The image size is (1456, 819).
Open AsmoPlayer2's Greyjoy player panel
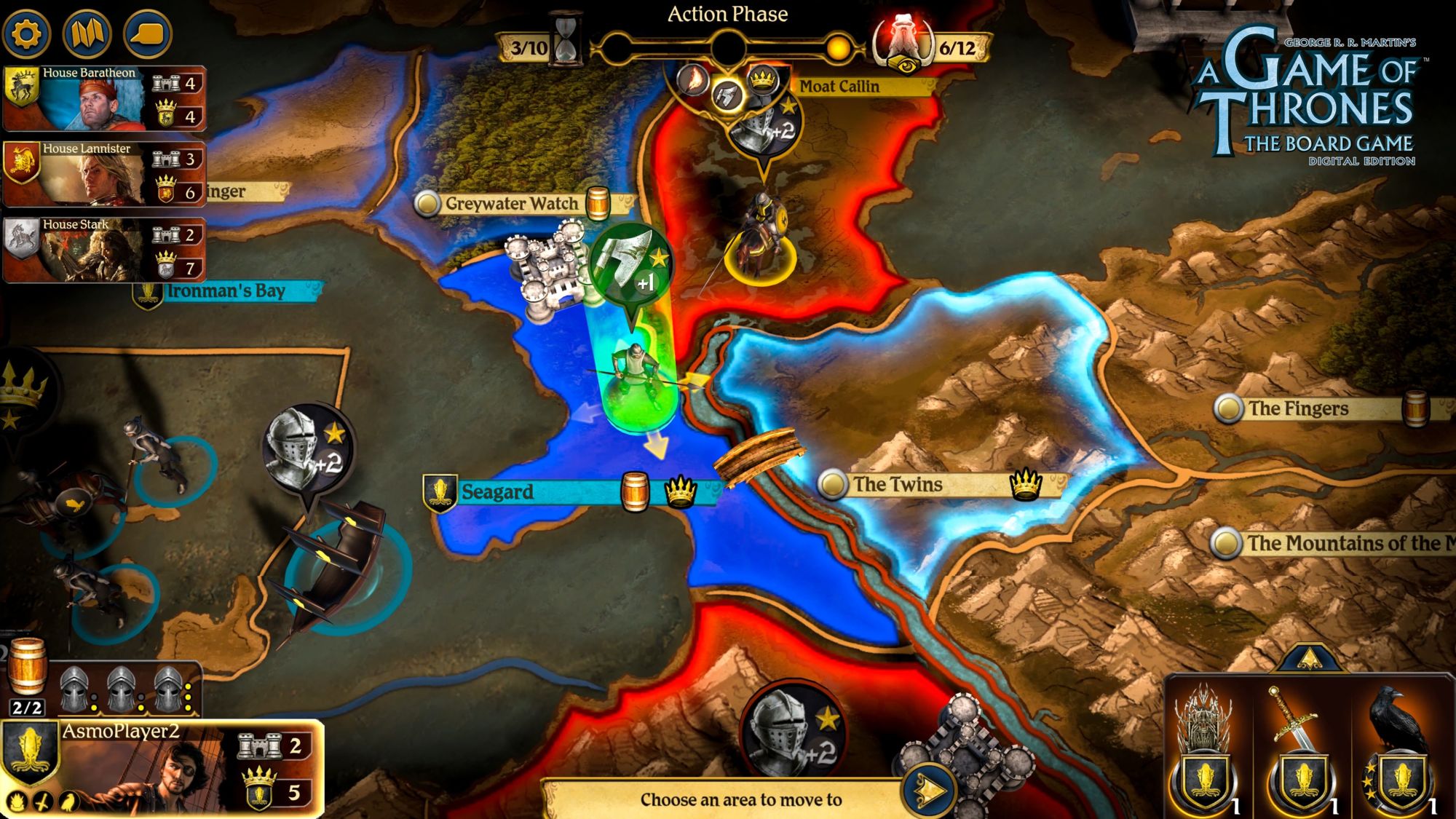163,768
